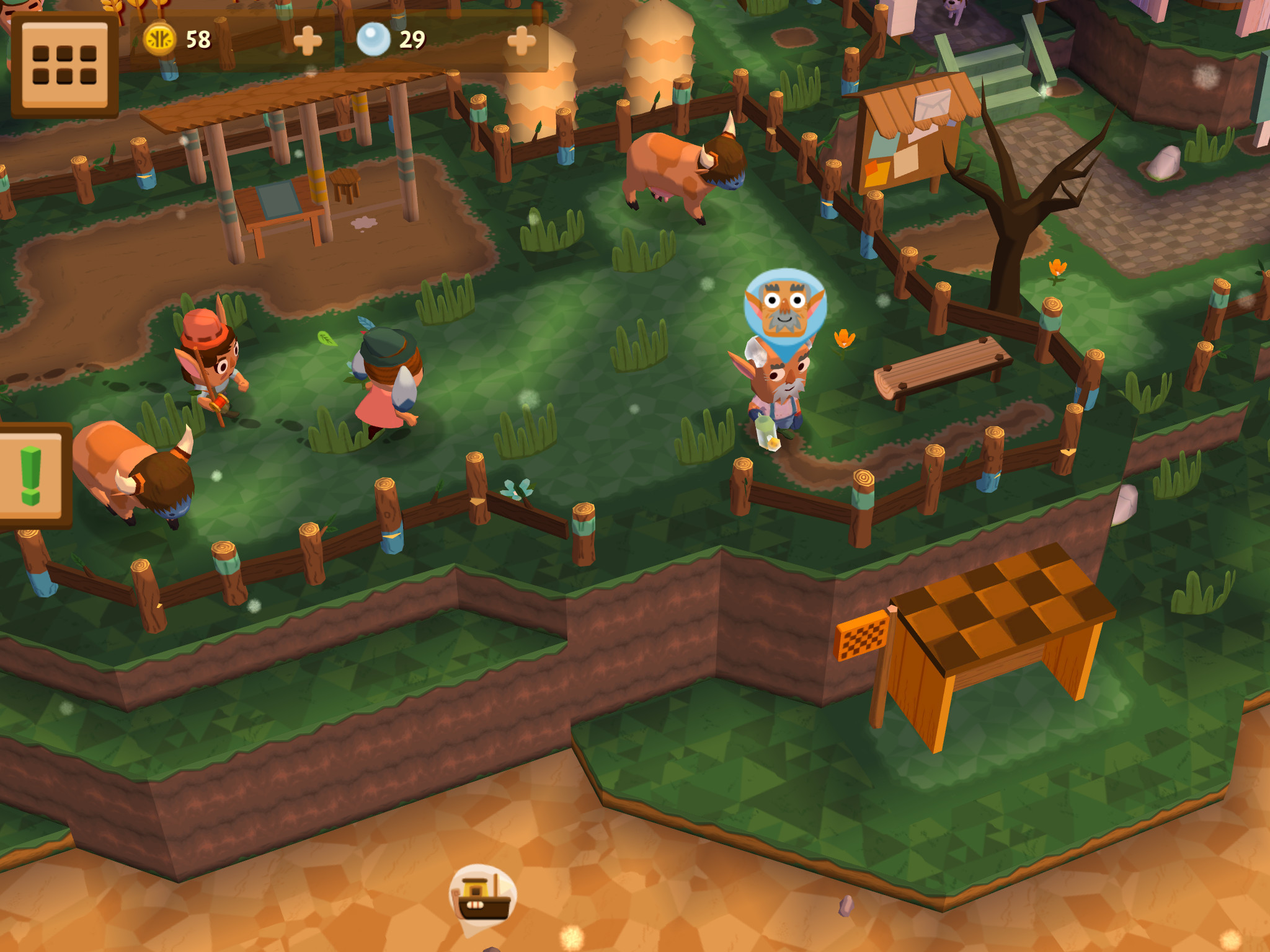Add more gold coins with plus
Image resolution: width=1270 pixels, height=952 pixels.
[307, 41]
